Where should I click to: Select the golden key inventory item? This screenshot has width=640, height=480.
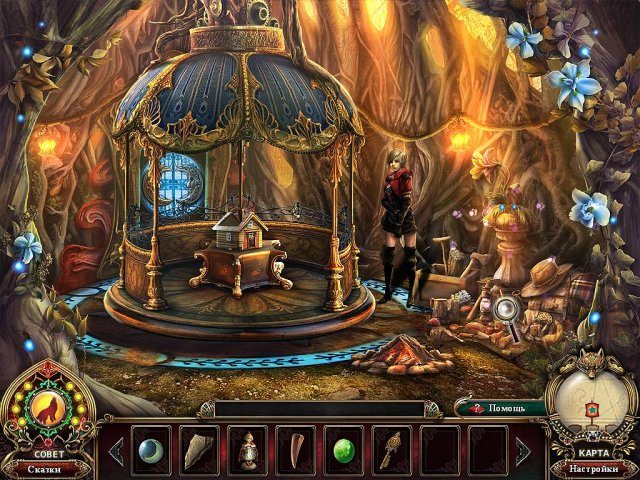pyautogui.click(x=391, y=451)
